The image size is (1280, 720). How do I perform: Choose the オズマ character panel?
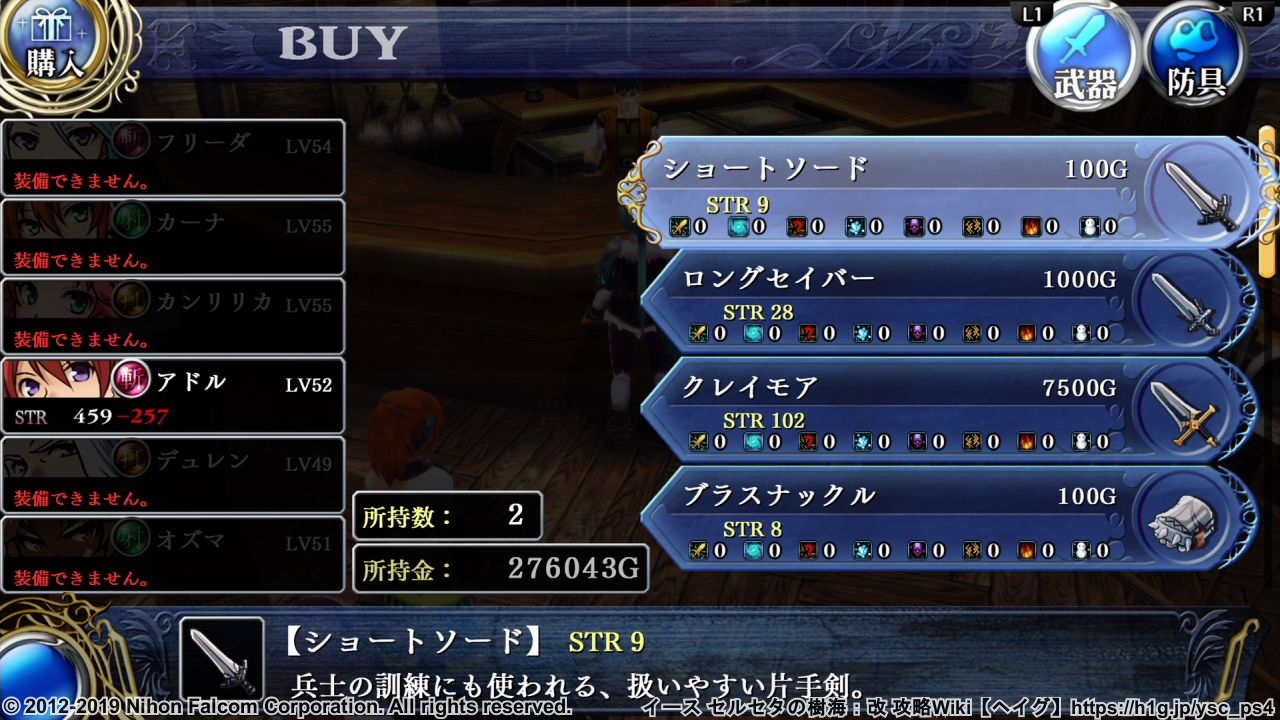coord(173,554)
